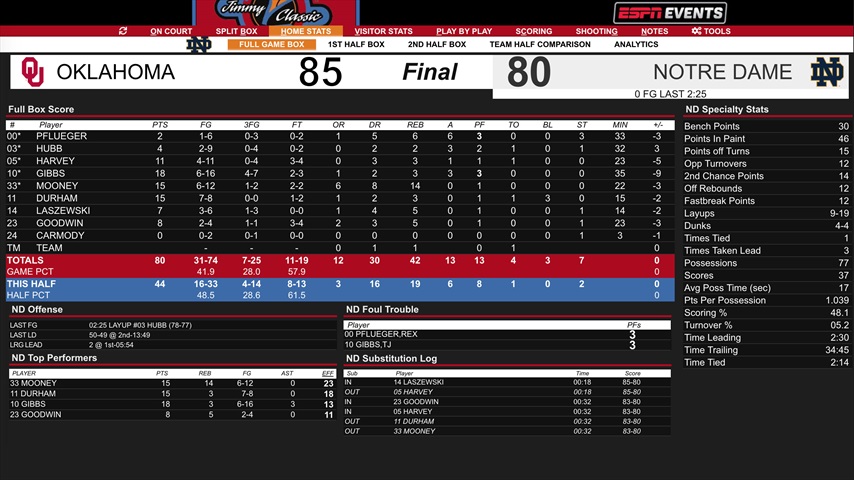Select the Full Game Box tab
Viewport: 854px width, 480px height.
271,45
